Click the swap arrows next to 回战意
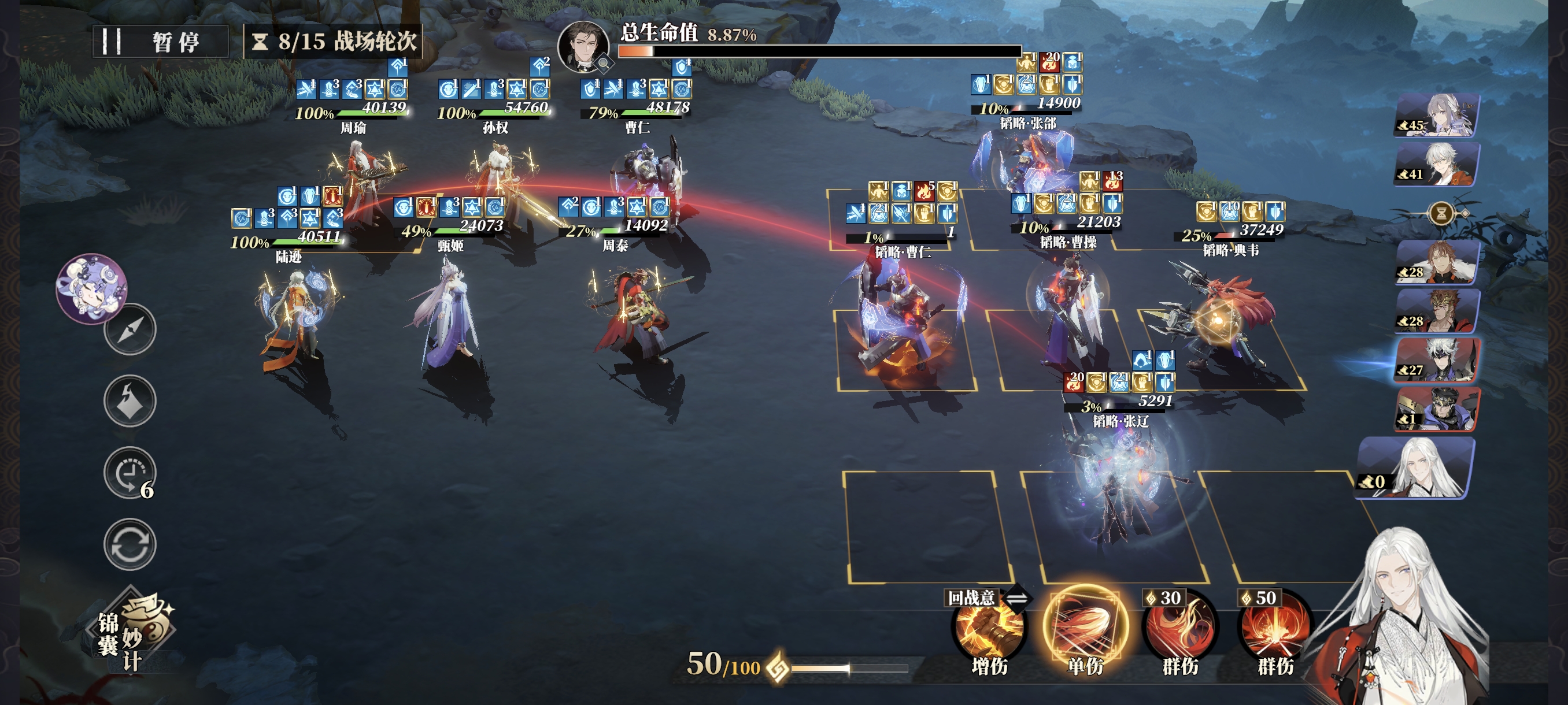 (1016, 598)
